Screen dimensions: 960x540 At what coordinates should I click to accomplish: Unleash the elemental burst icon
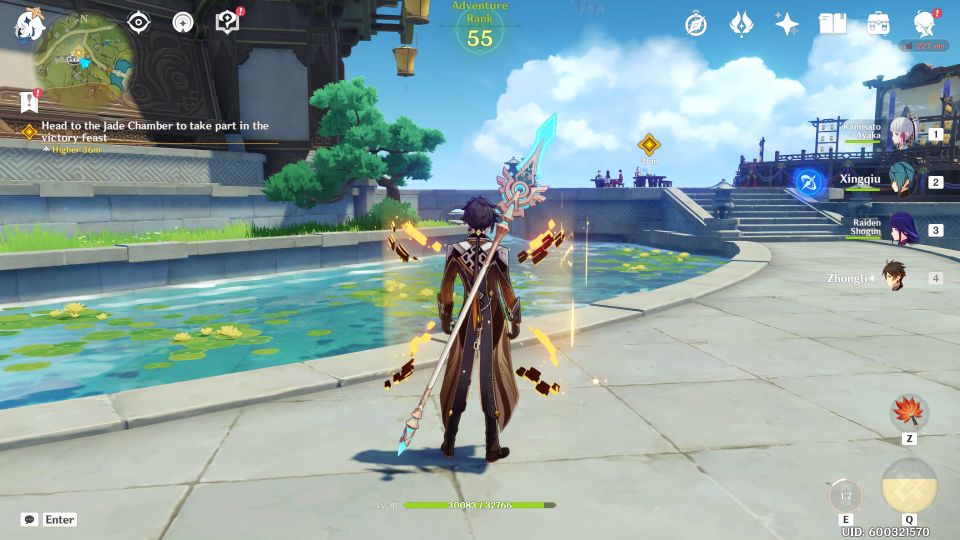(x=909, y=486)
